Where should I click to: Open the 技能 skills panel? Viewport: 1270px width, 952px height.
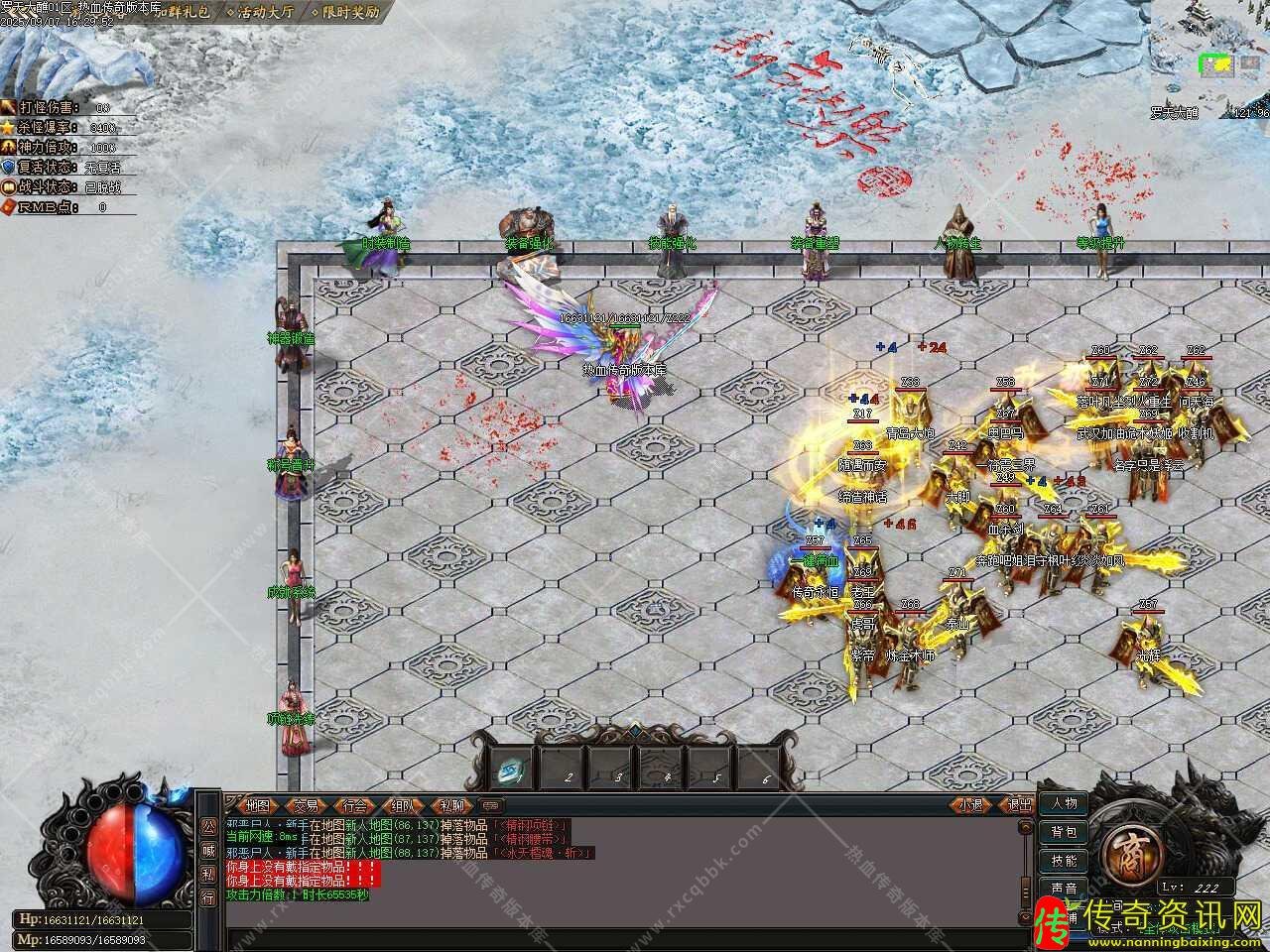1063,860
